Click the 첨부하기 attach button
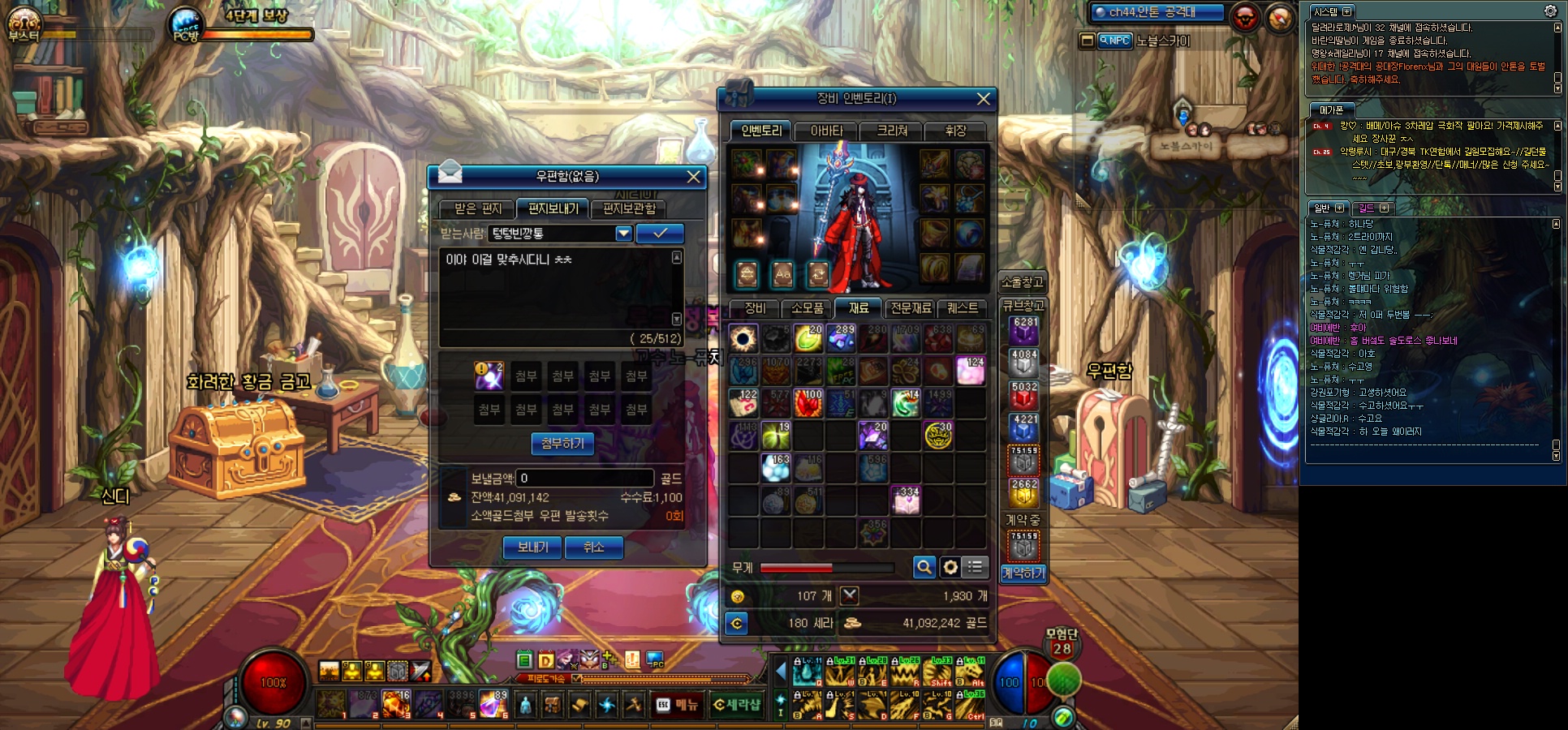The height and width of the screenshot is (730, 1568). (x=562, y=444)
